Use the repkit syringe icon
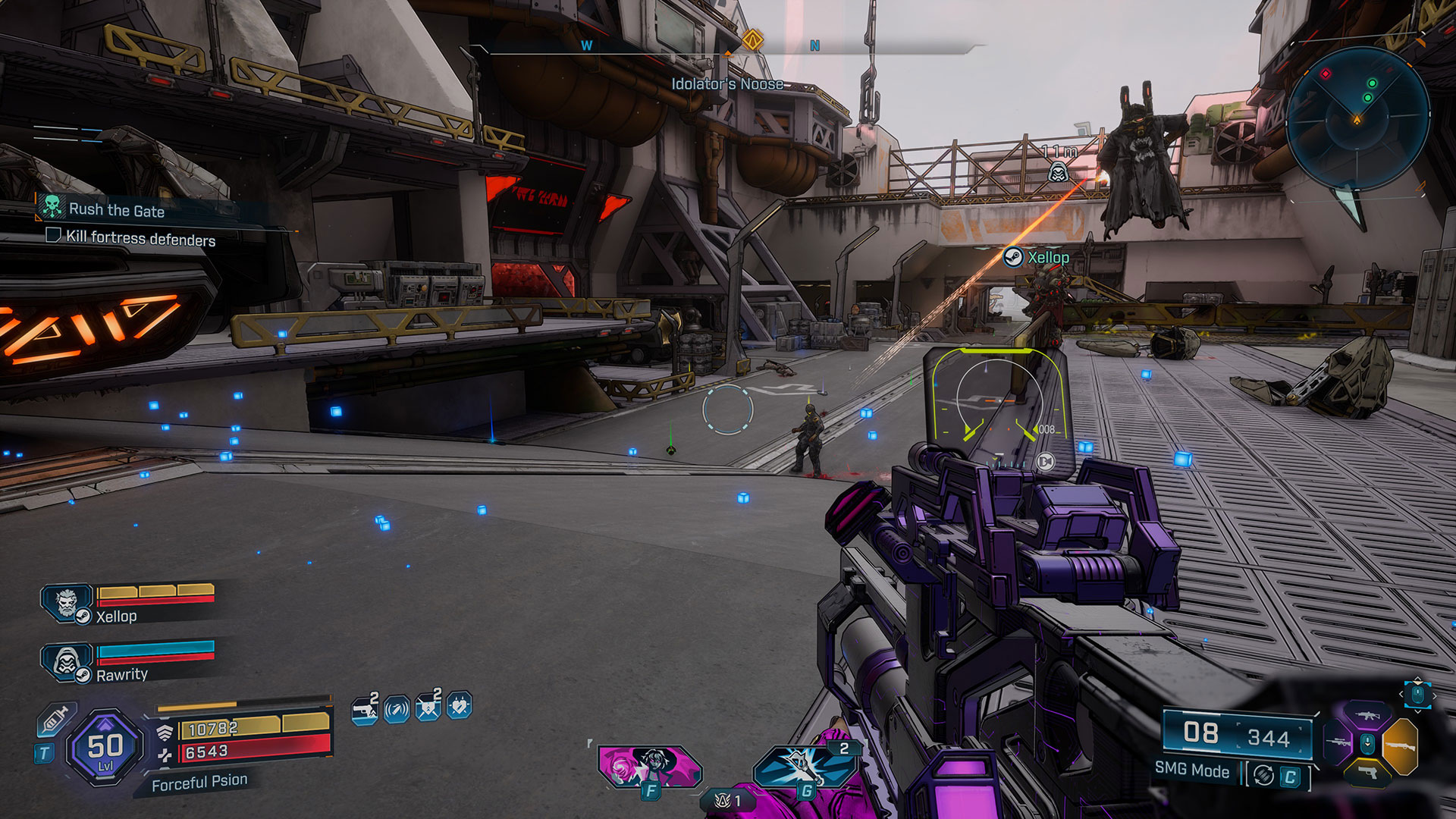This screenshot has height=819, width=1456. (55, 720)
